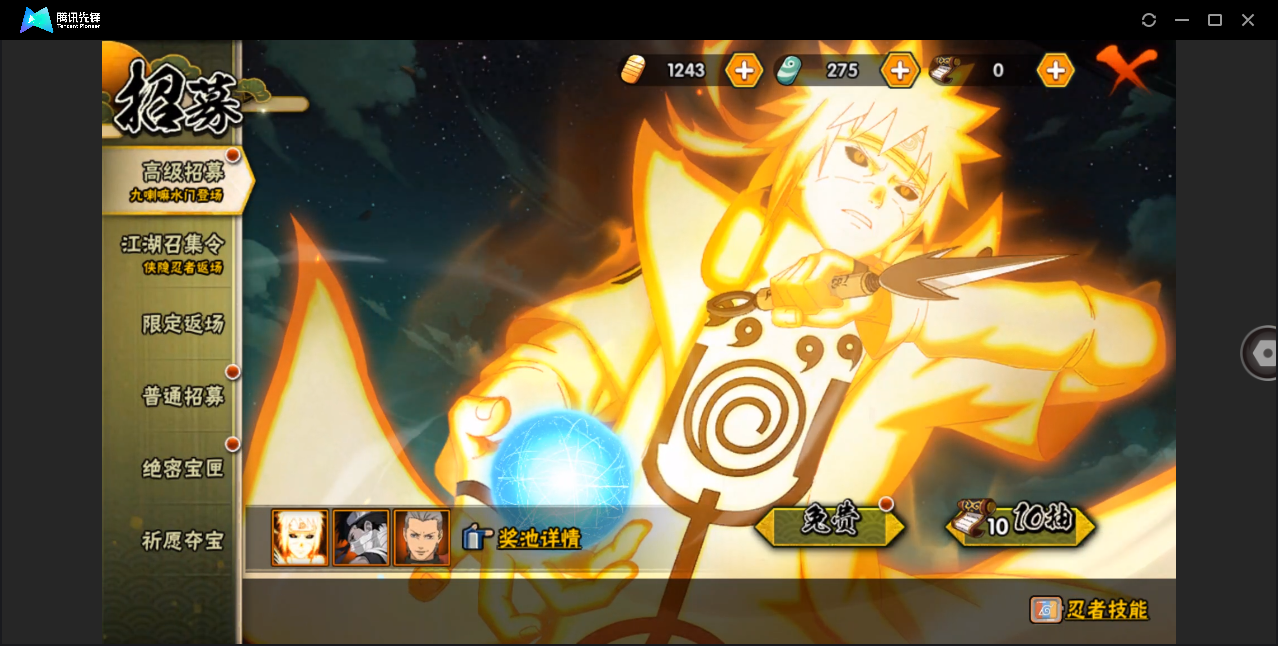The height and width of the screenshot is (646, 1278).
Task: Close the recruitment screen with red X
Action: [x=1125, y=68]
